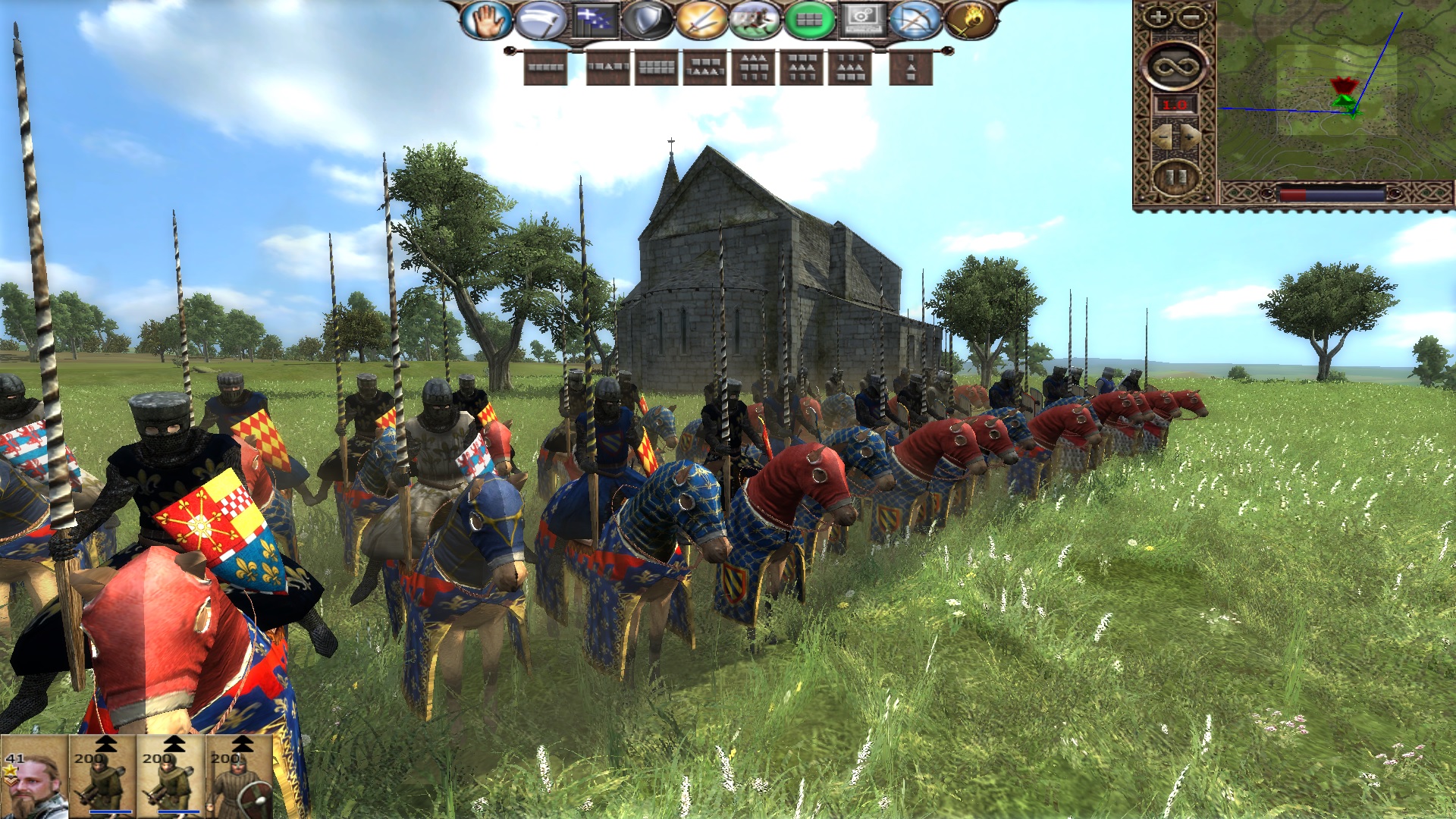
Task: Order withdrawal with the white flag icon
Action: pos(540,20)
